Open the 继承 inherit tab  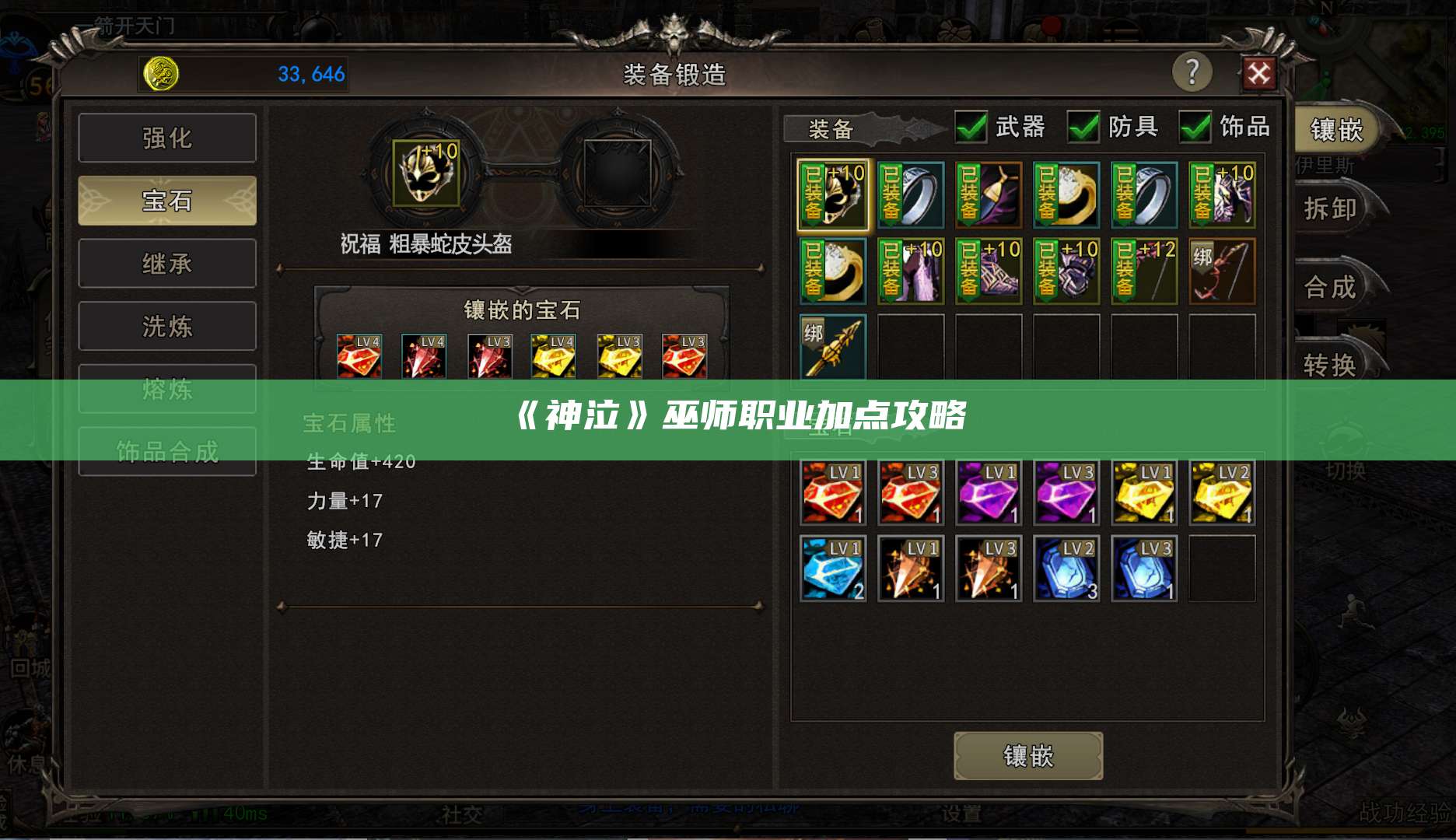point(167,263)
